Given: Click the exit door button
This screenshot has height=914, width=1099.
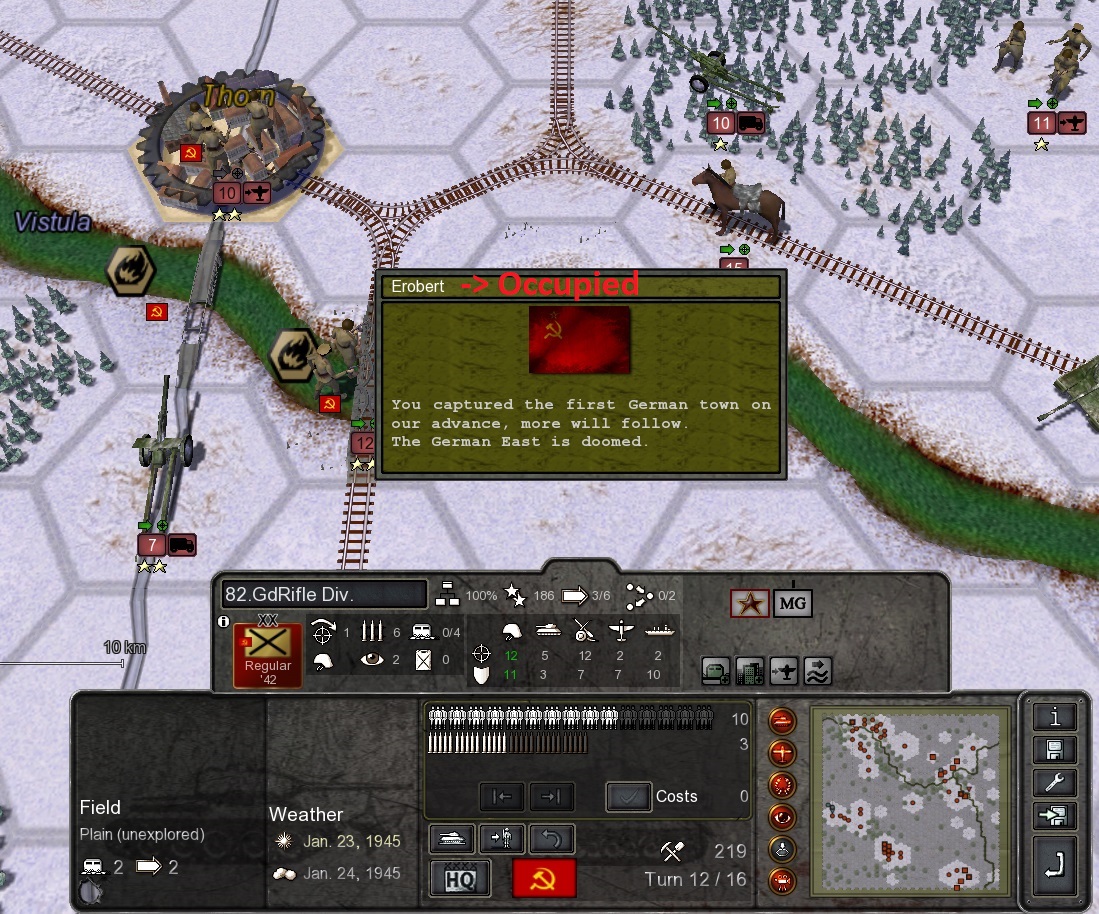Looking at the screenshot, I should click(1055, 816).
